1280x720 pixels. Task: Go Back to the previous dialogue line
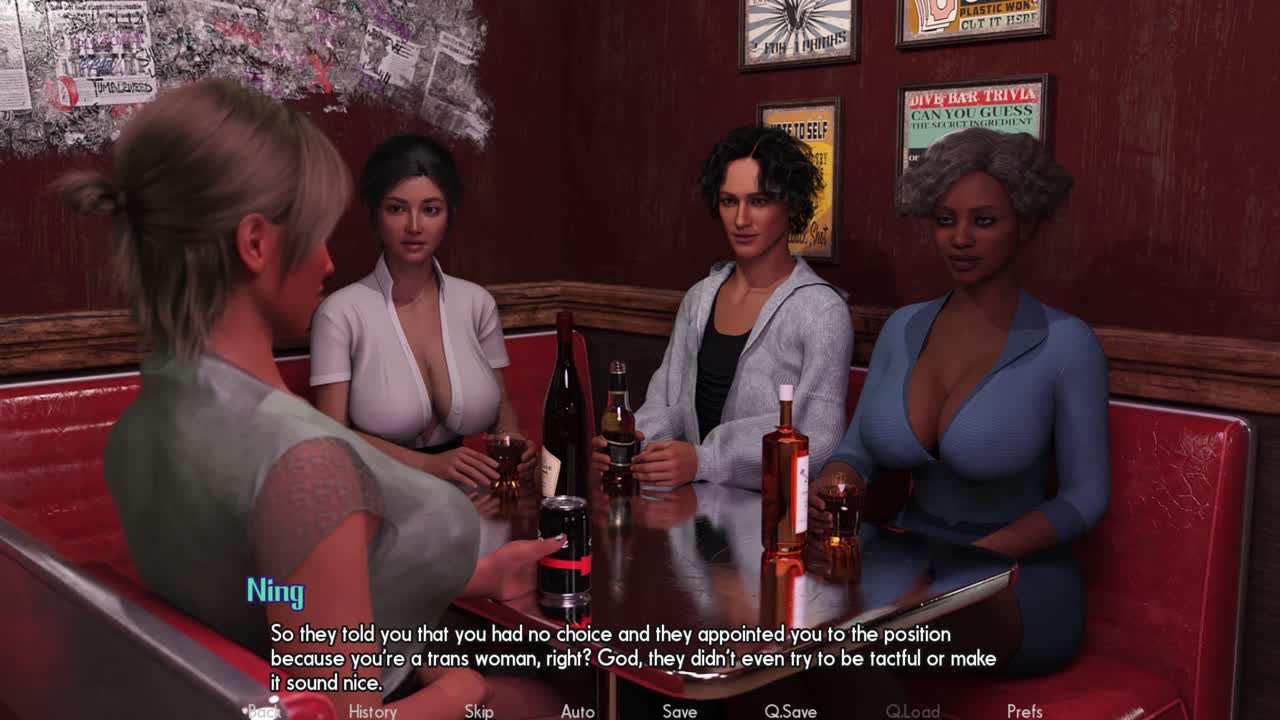tap(265, 711)
